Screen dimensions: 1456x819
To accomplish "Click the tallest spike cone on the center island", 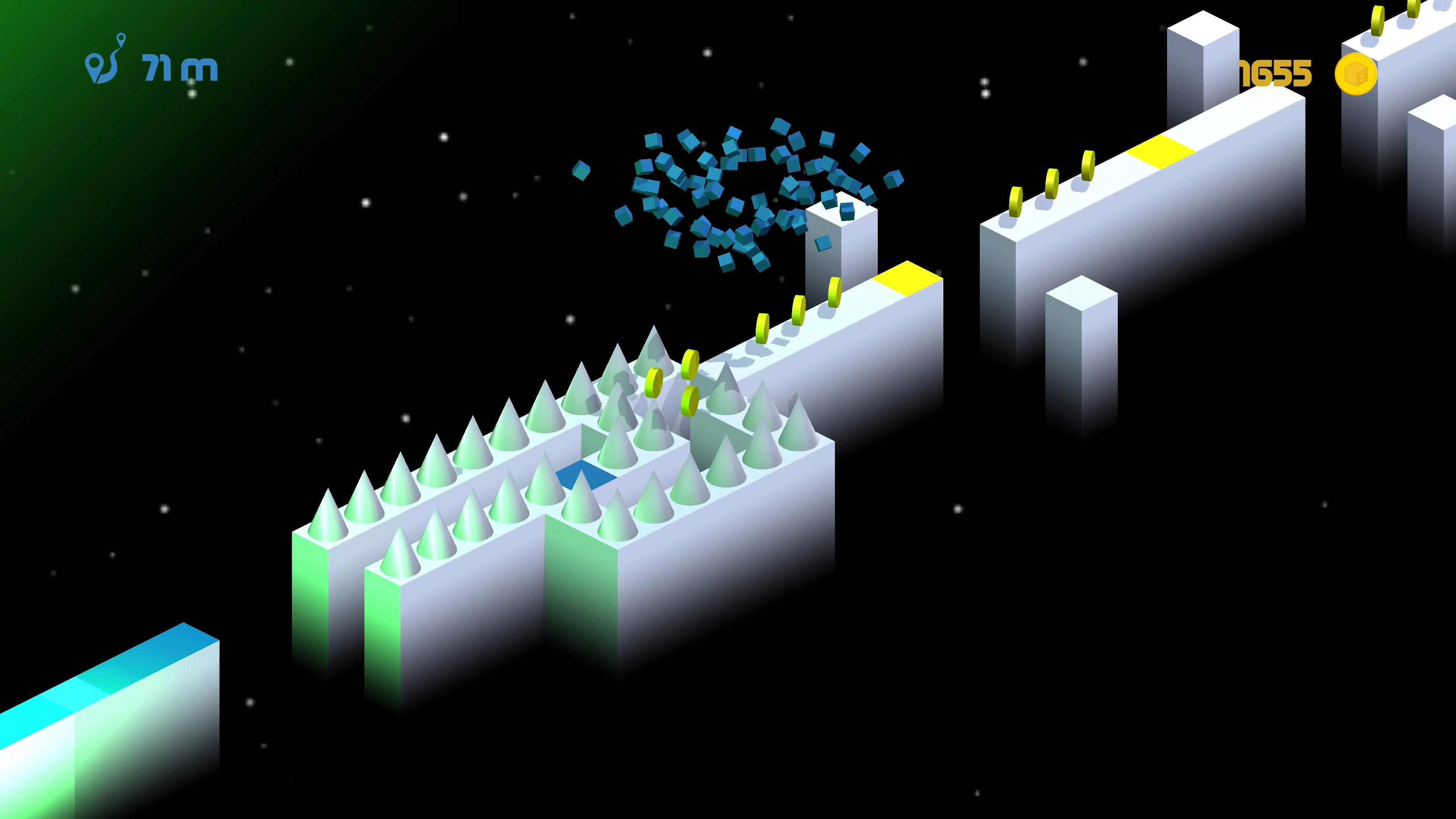I will [x=654, y=362].
